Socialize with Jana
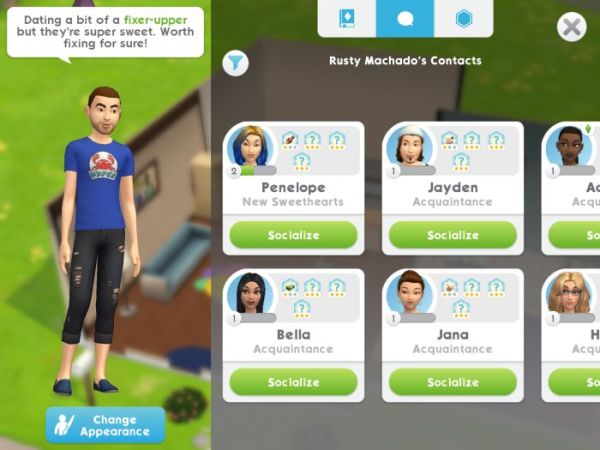The image size is (600, 450). [x=452, y=382]
